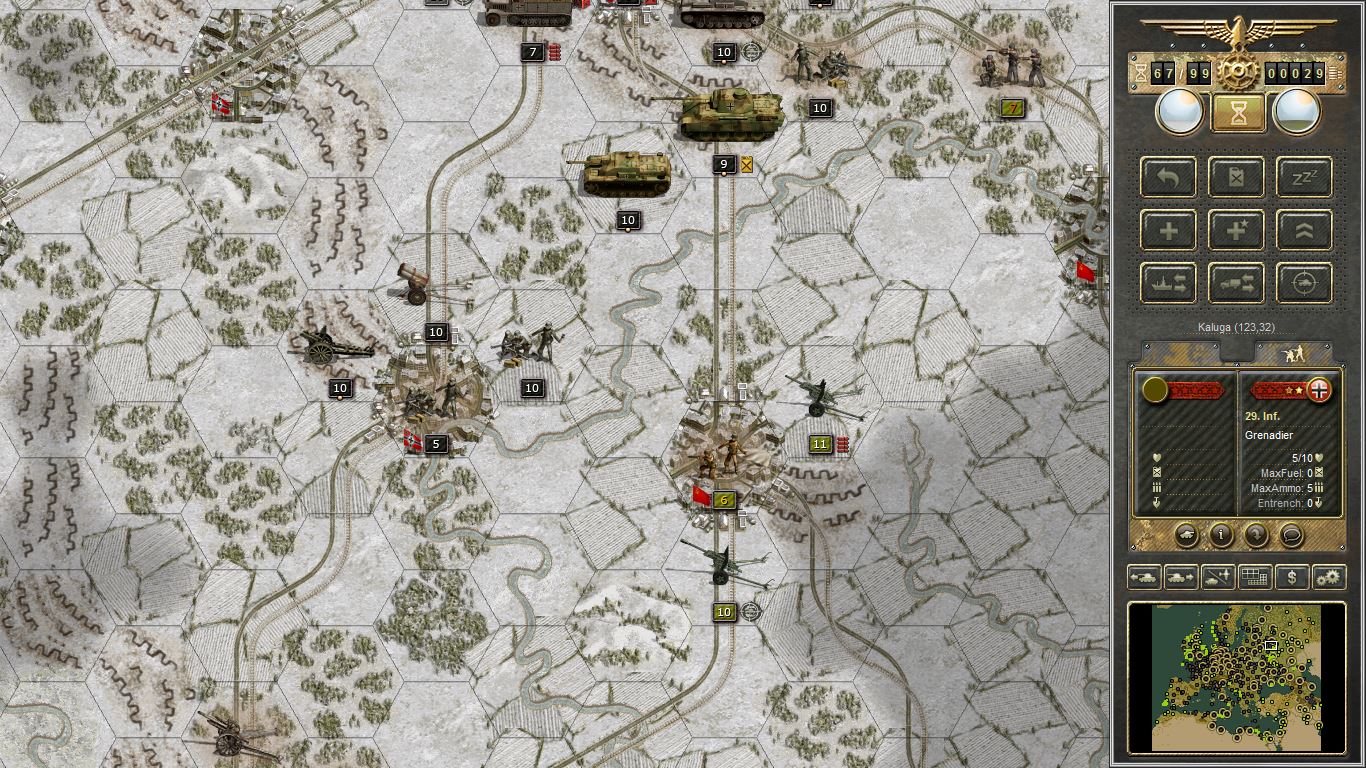Viewport: 1366px width, 768px height.
Task: Toggle mounting land transport with the truck arrows icon
Action: pyautogui.click(x=1236, y=283)
